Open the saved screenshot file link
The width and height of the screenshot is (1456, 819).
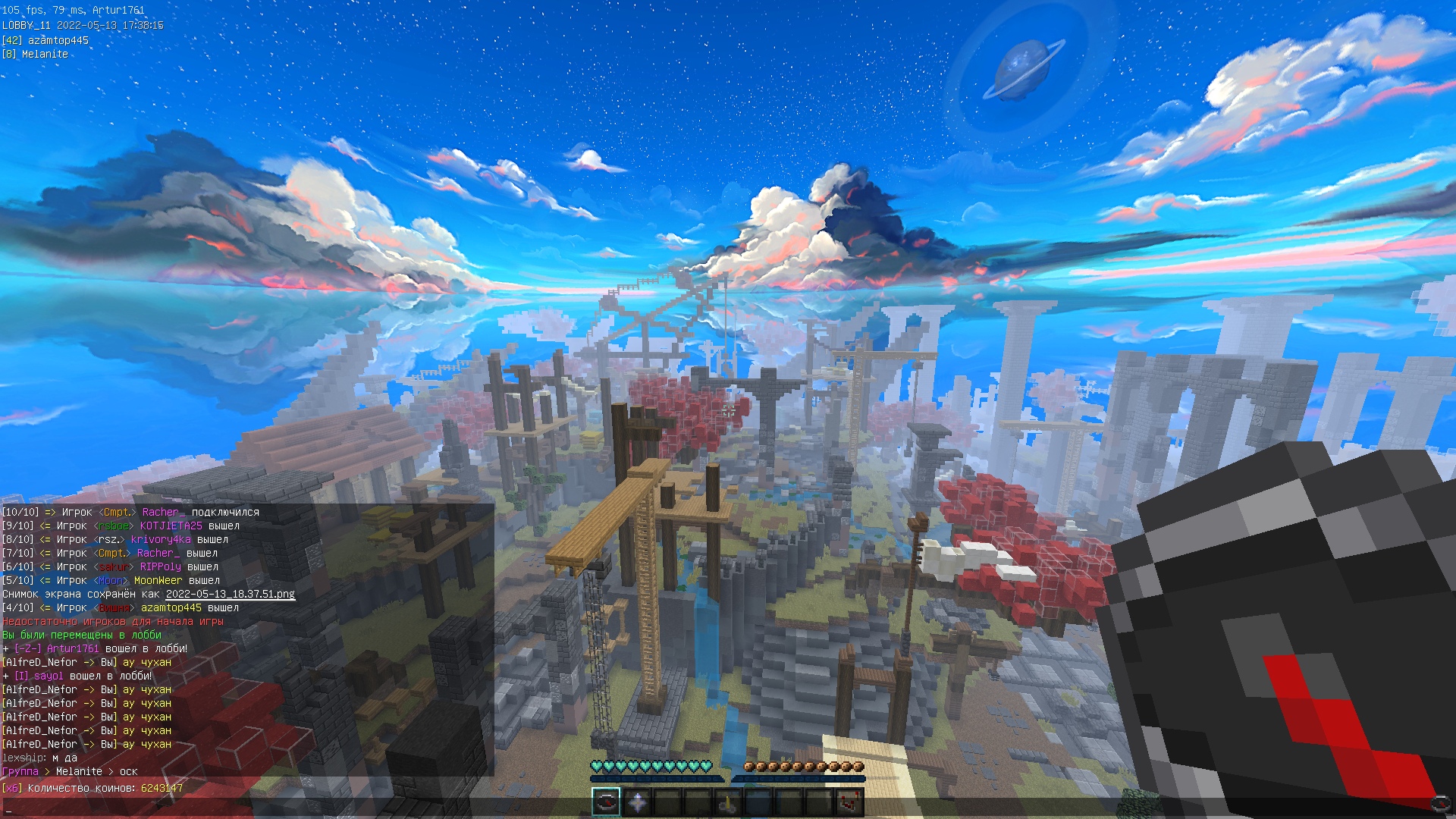[x=230, y=595]
